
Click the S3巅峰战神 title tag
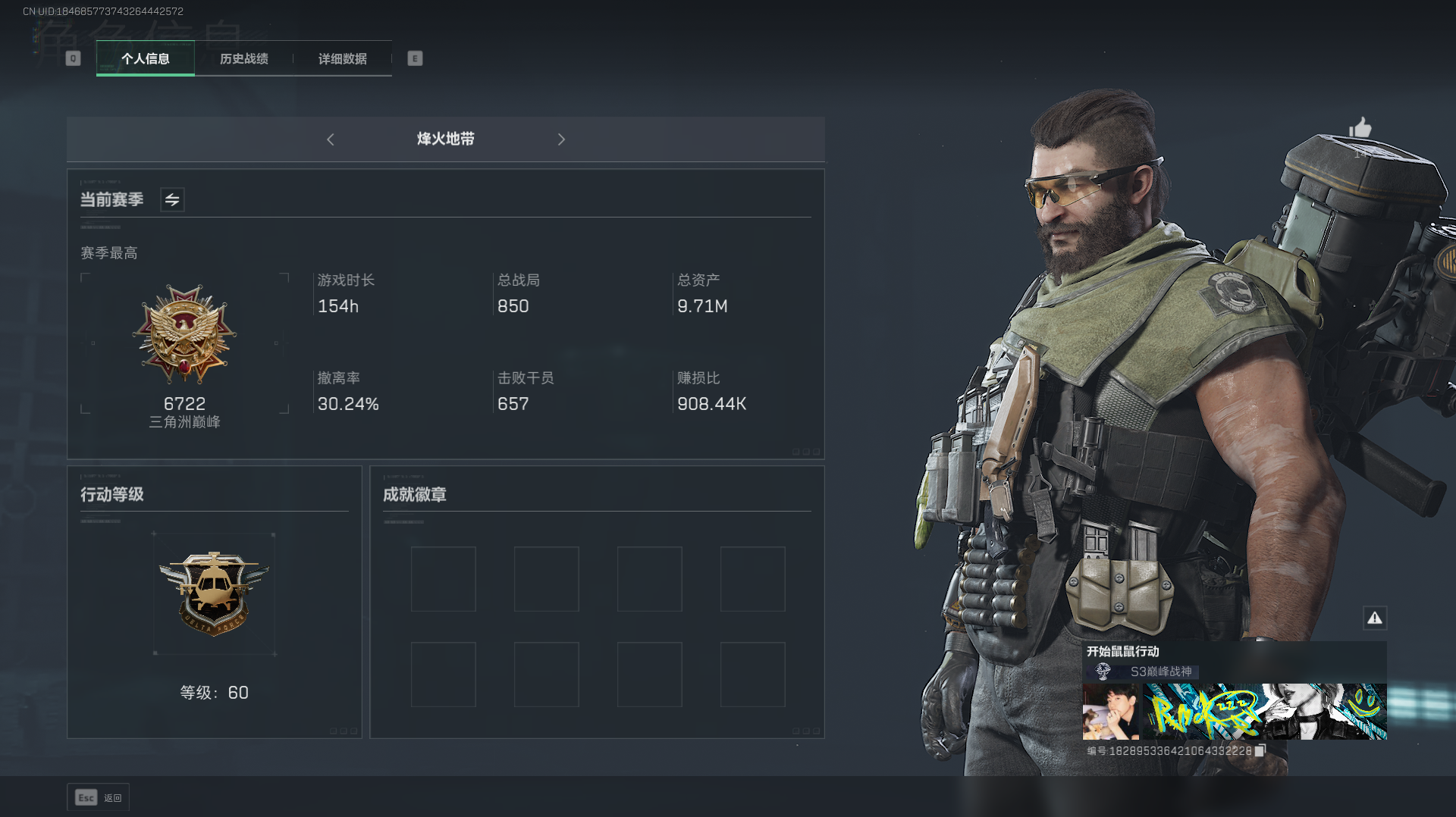pos(1160,671)
